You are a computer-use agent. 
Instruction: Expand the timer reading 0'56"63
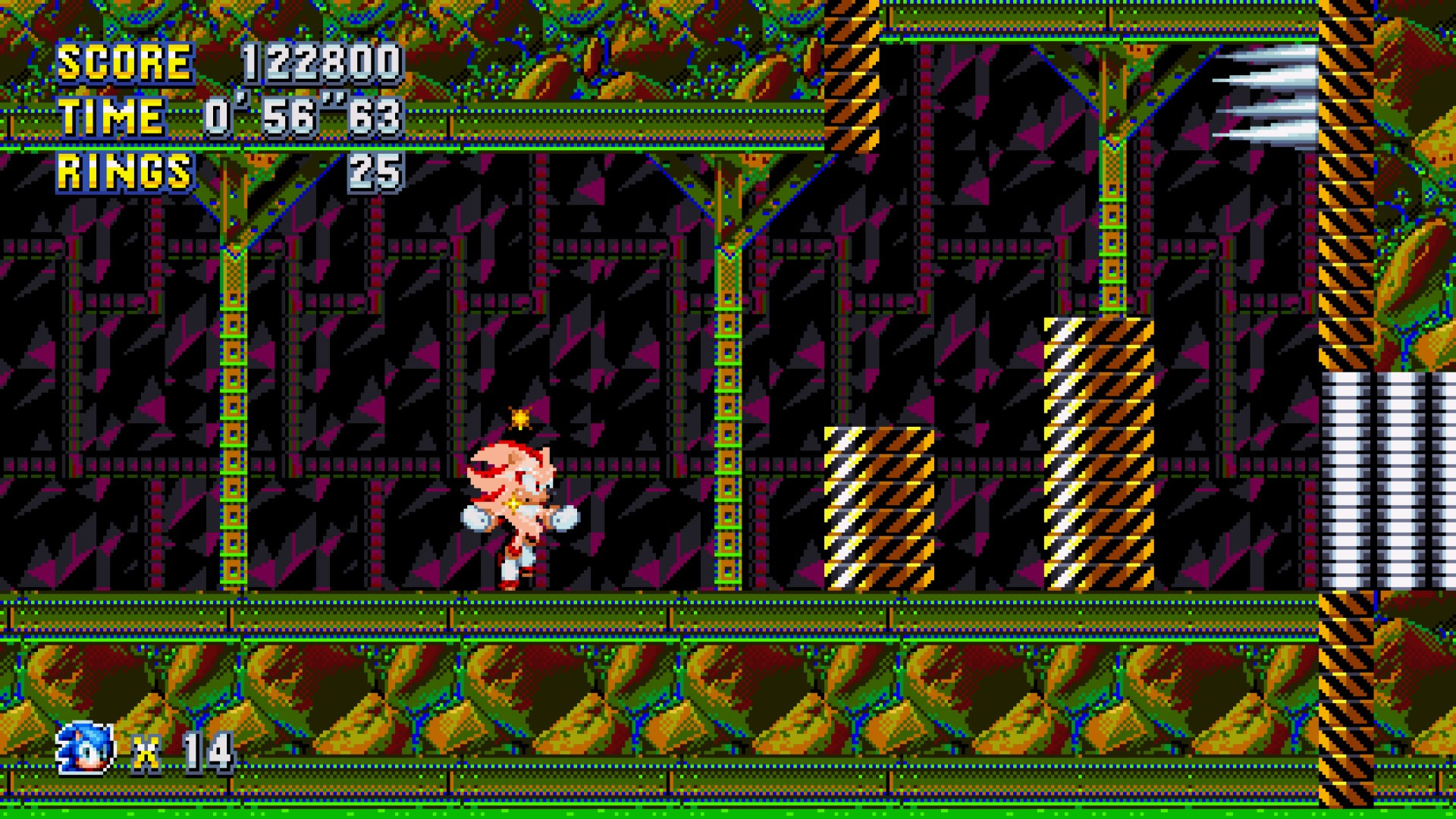click(303, 118)
